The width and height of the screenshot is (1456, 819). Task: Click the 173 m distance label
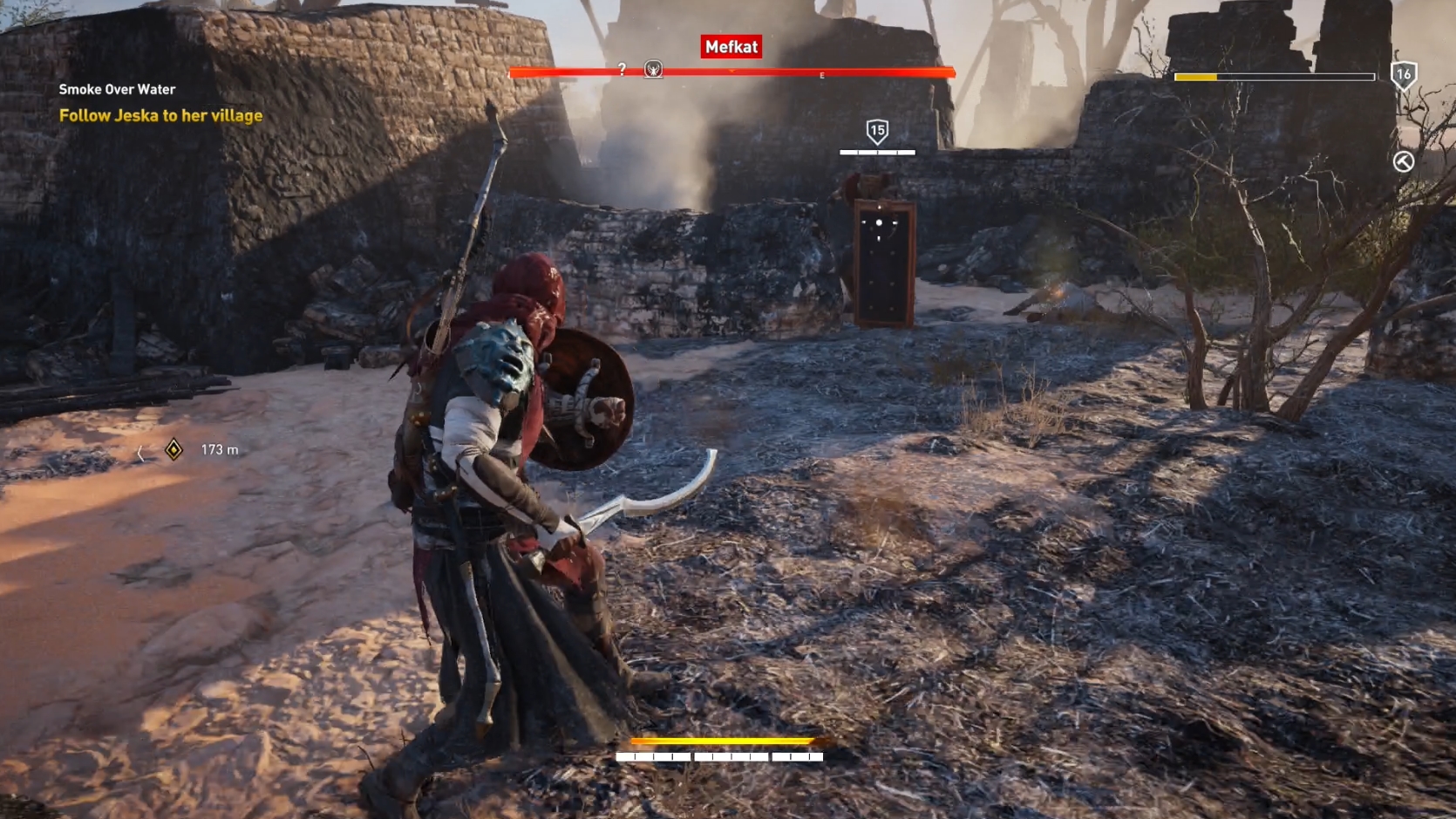tap(217, 449)
